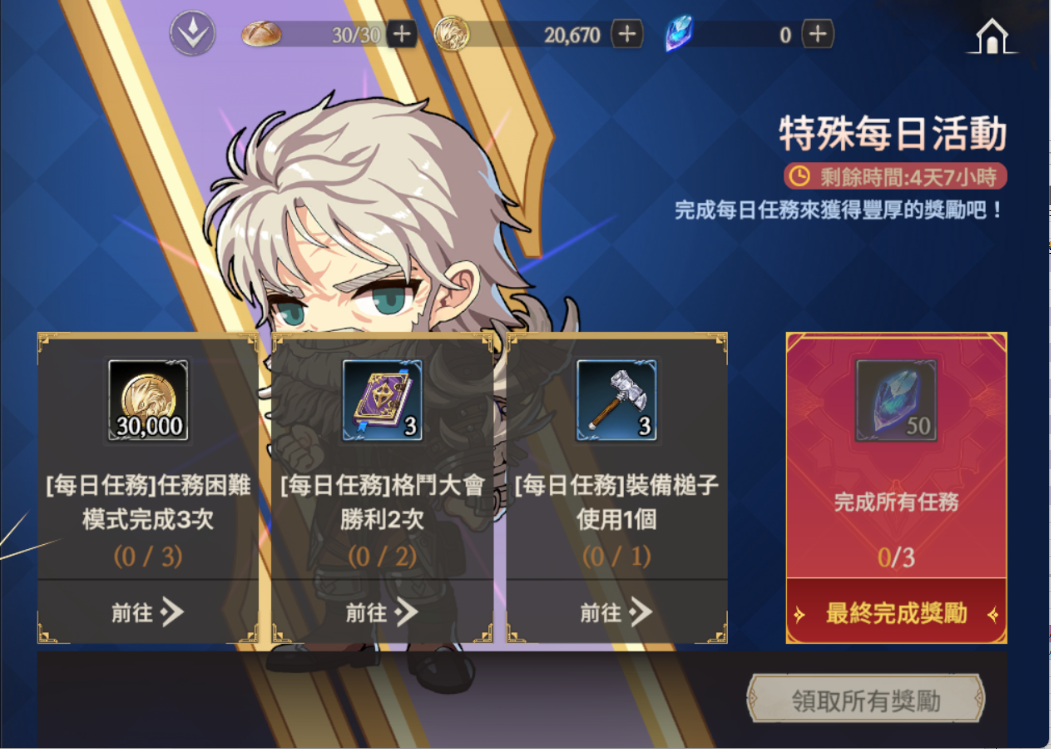This screenshot has height=749, width=1051.
Task: Inspect the purple book reward
Action: point(382,401)
